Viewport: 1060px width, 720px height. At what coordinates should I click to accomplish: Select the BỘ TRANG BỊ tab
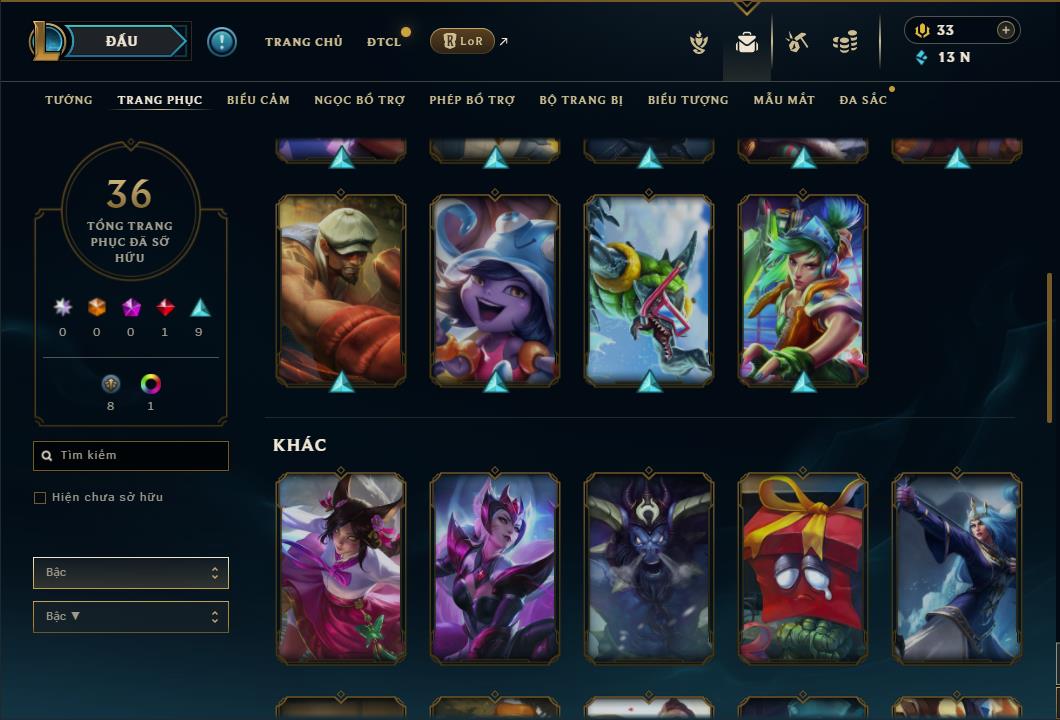(581, 100)
